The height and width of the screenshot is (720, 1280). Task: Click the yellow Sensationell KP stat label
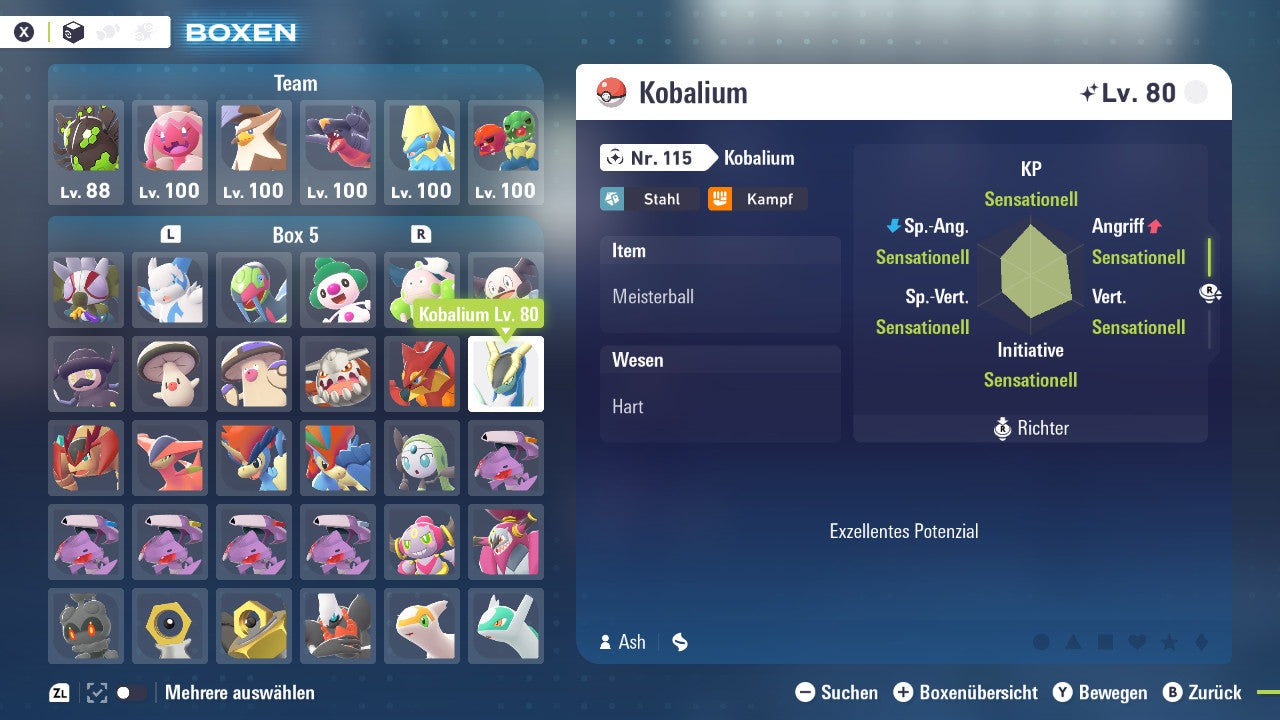[x=1031, y=199]
